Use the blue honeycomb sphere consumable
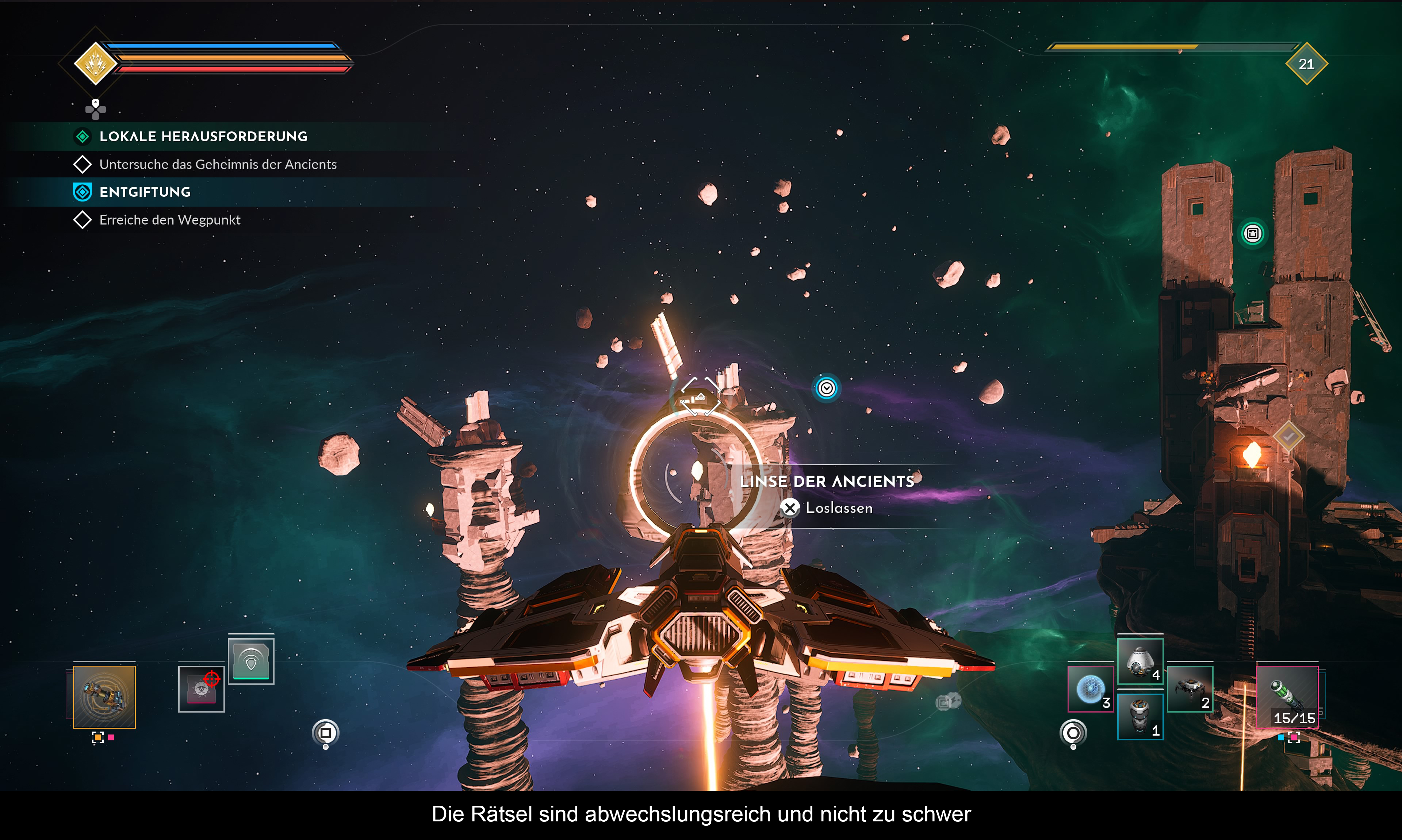Image resolution: width=1402 pixels, height=840 pixels. (1090, 689)
